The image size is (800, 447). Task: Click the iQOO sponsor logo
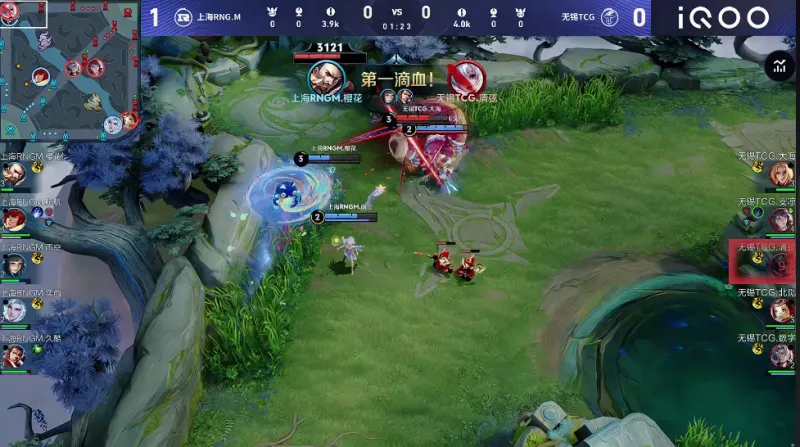point(724,16)
